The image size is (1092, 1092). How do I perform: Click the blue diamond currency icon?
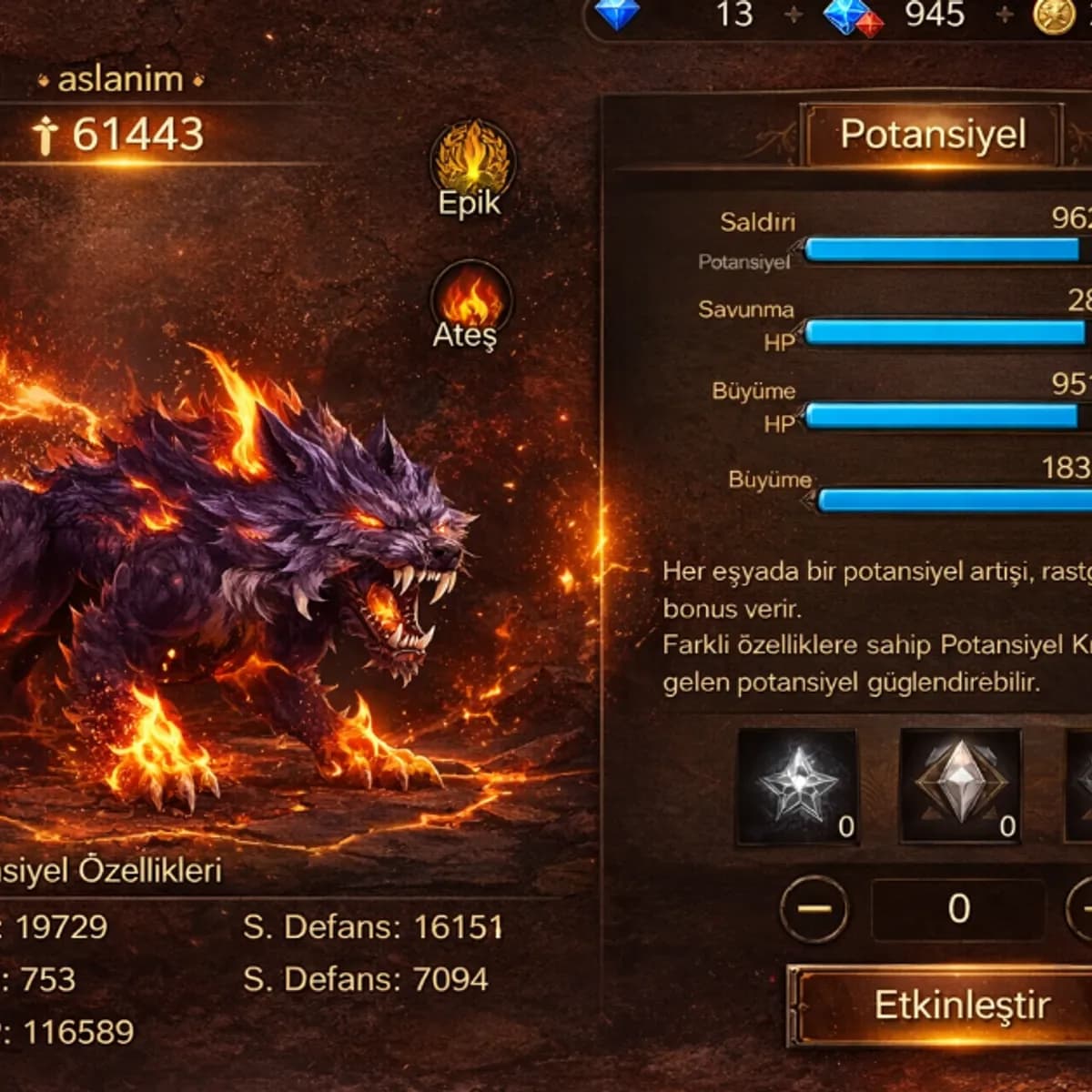tap(618, 14)
